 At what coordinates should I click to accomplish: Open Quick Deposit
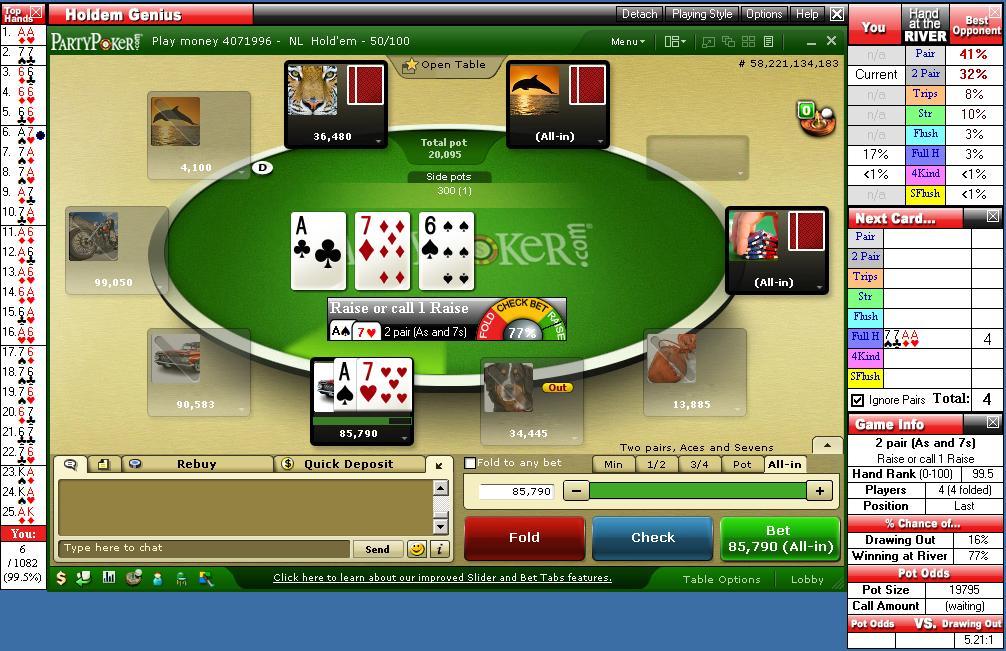[x=348, y=464]
